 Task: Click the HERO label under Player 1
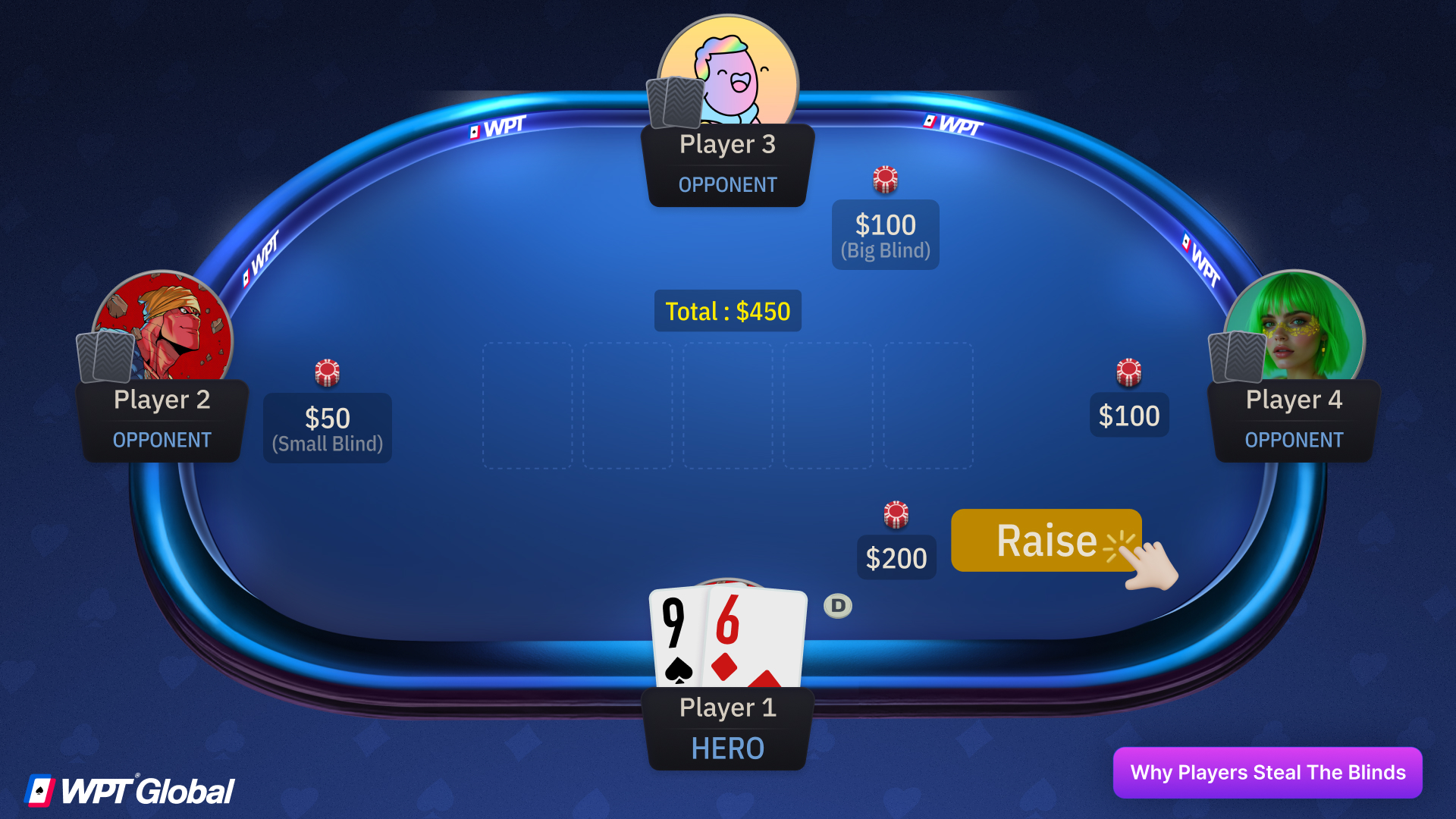click(x=727, y=748)
